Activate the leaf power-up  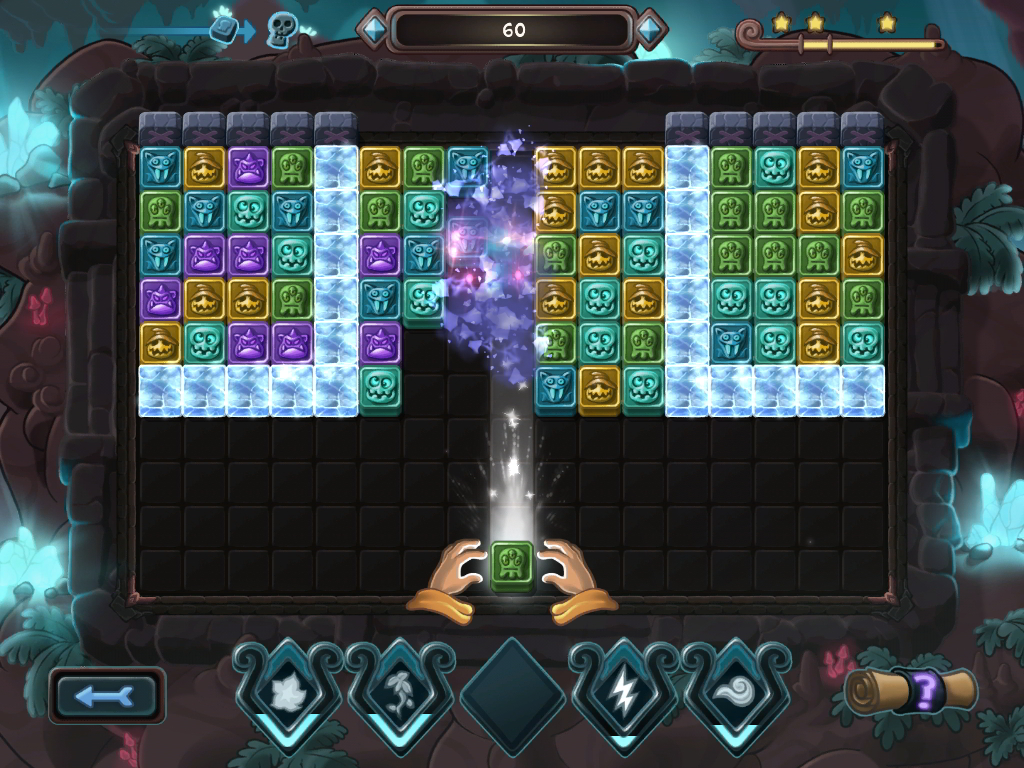tap(288, 691)
